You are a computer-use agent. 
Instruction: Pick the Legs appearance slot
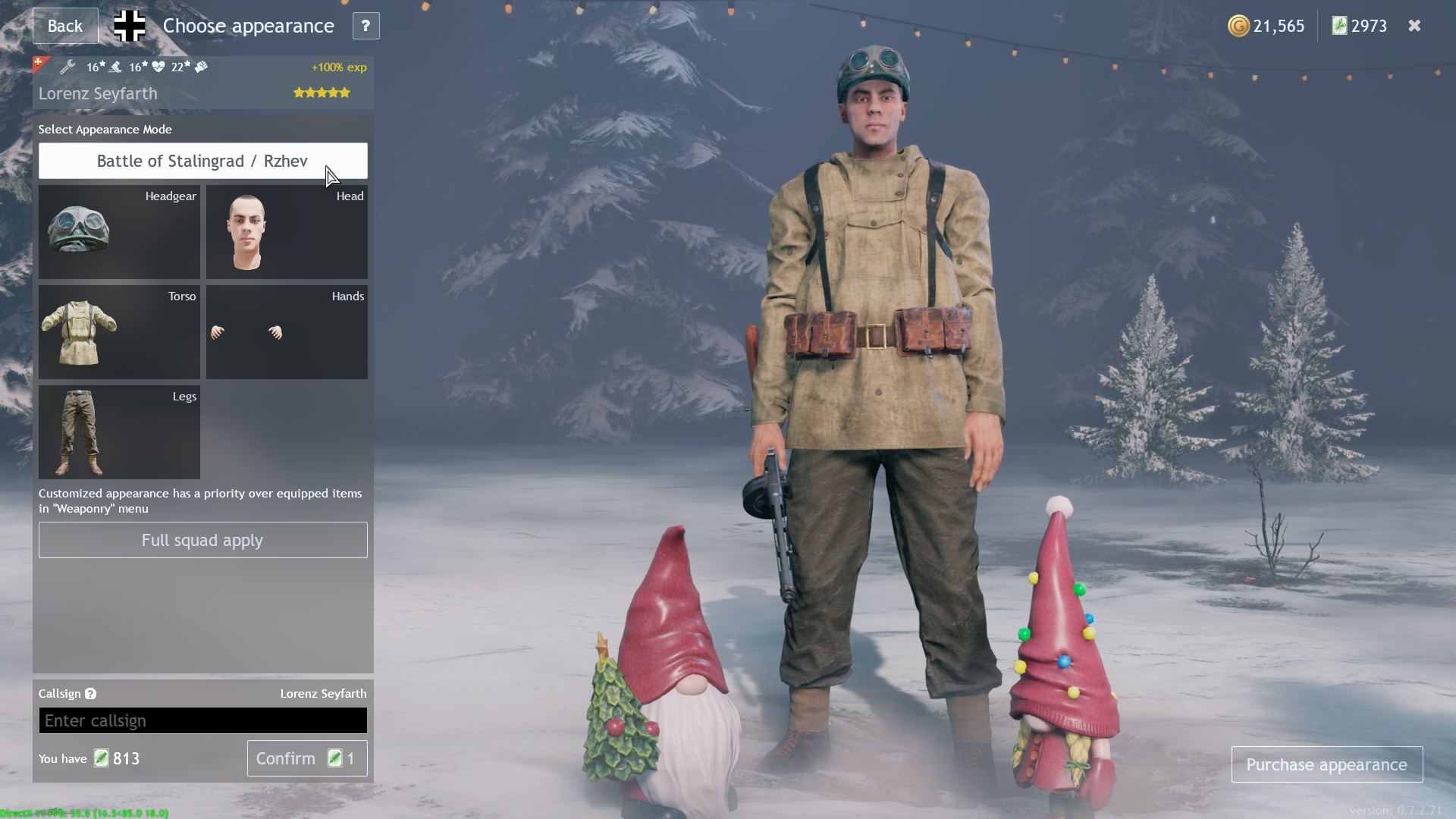tap(119, 432)
